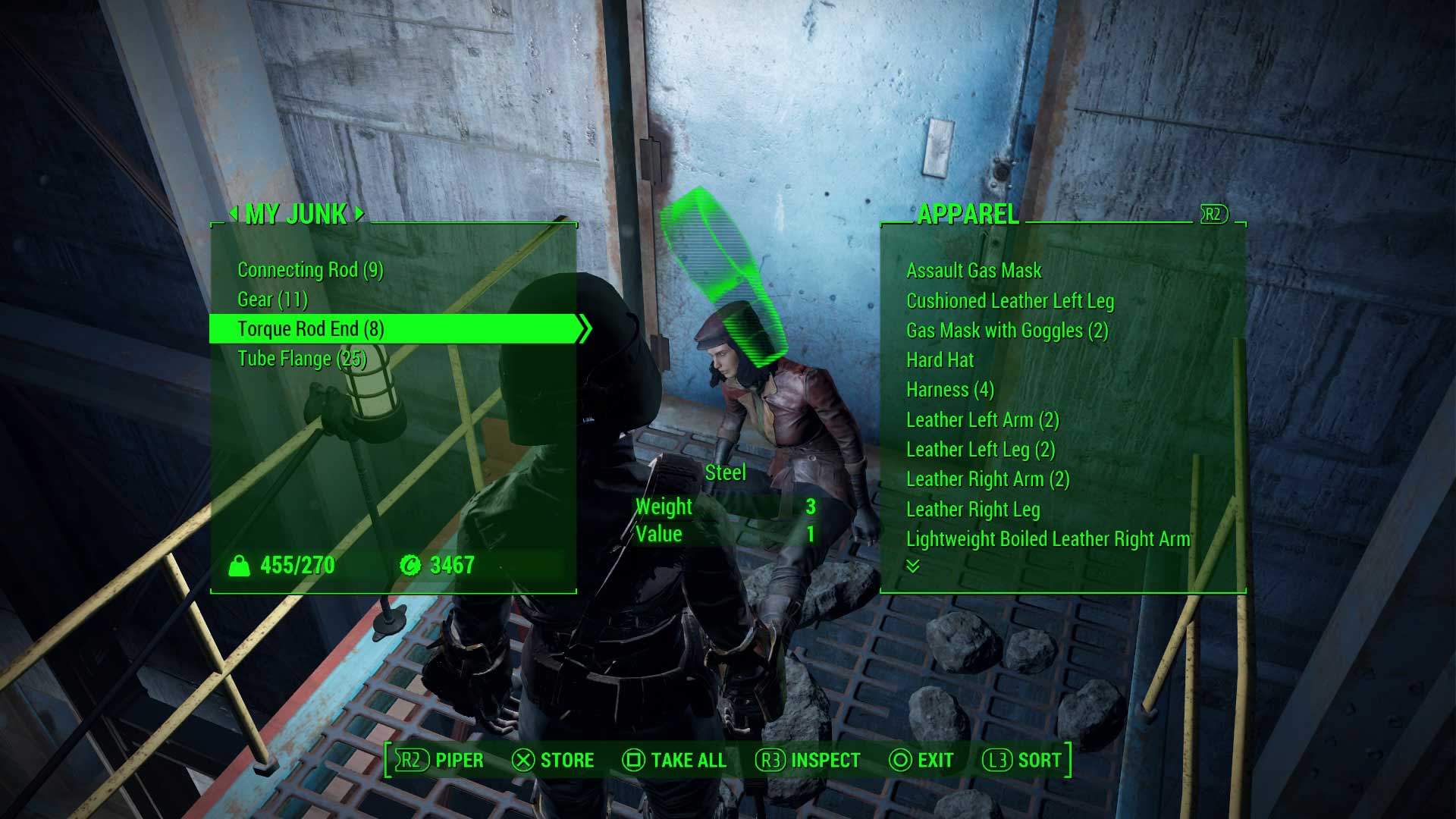Select Hard Hat in apparel list

coord(940,360)
